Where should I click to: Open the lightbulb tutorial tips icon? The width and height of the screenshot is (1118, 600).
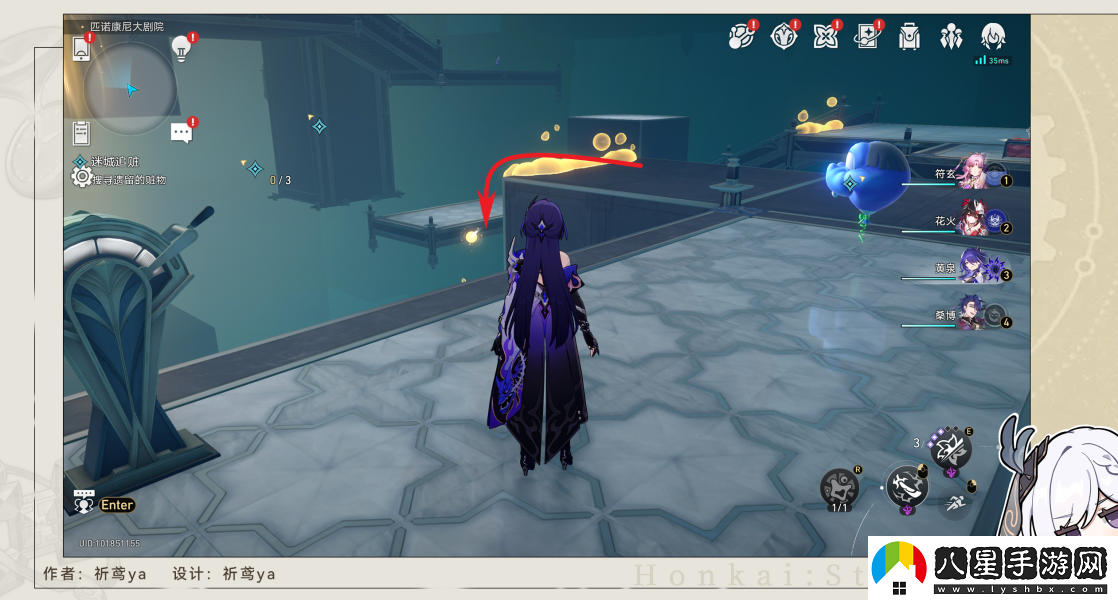click(181, 46)
